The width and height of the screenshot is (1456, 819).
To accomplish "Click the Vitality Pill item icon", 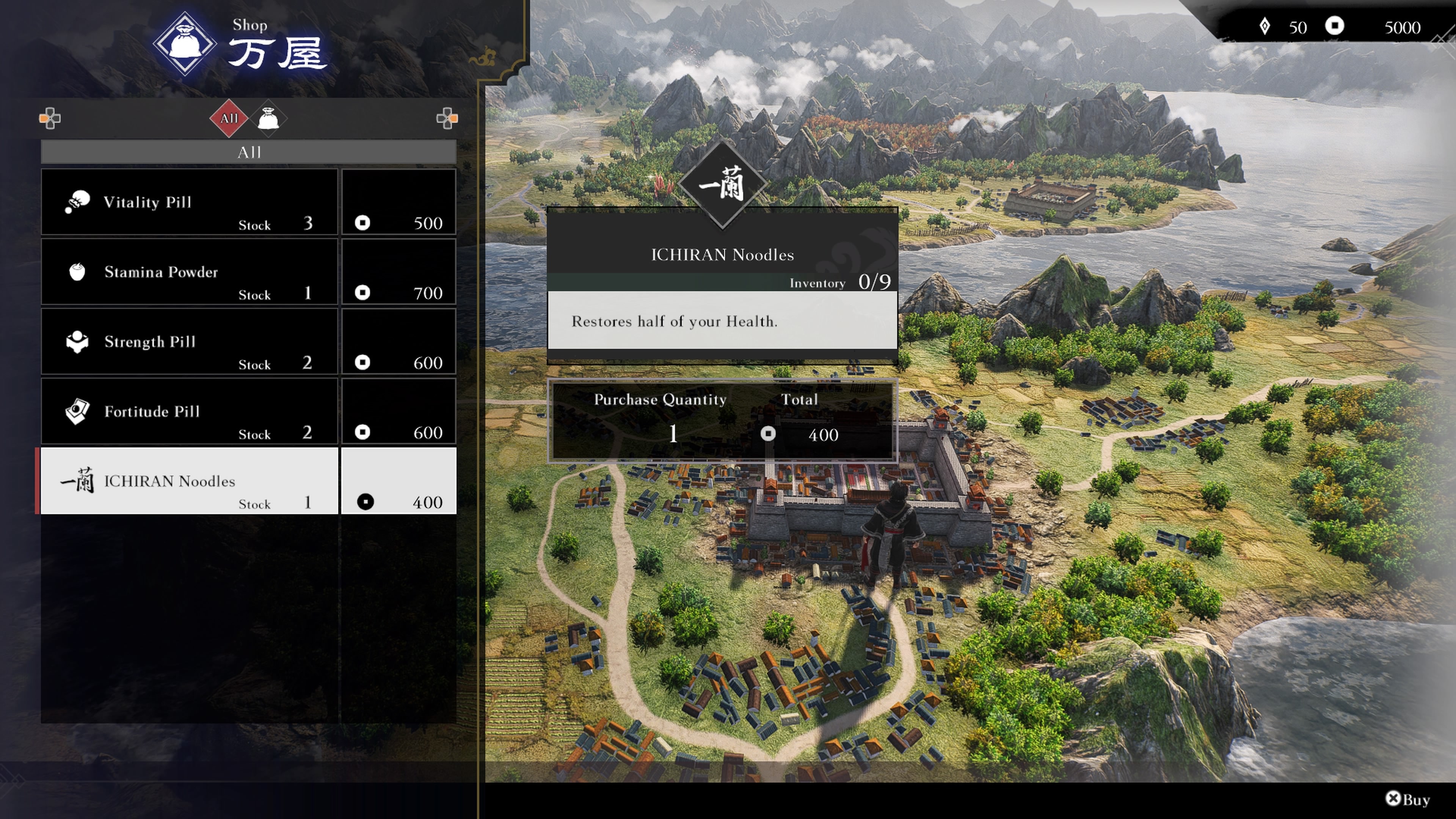I will (x=77, y=202).
